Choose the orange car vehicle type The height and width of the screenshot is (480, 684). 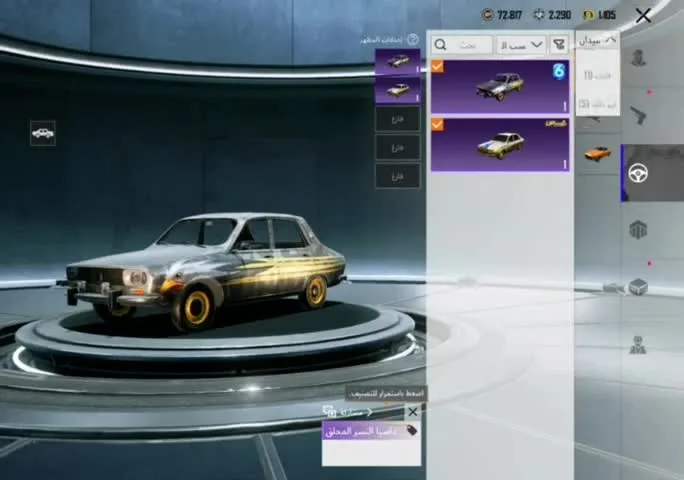[597, 154]
